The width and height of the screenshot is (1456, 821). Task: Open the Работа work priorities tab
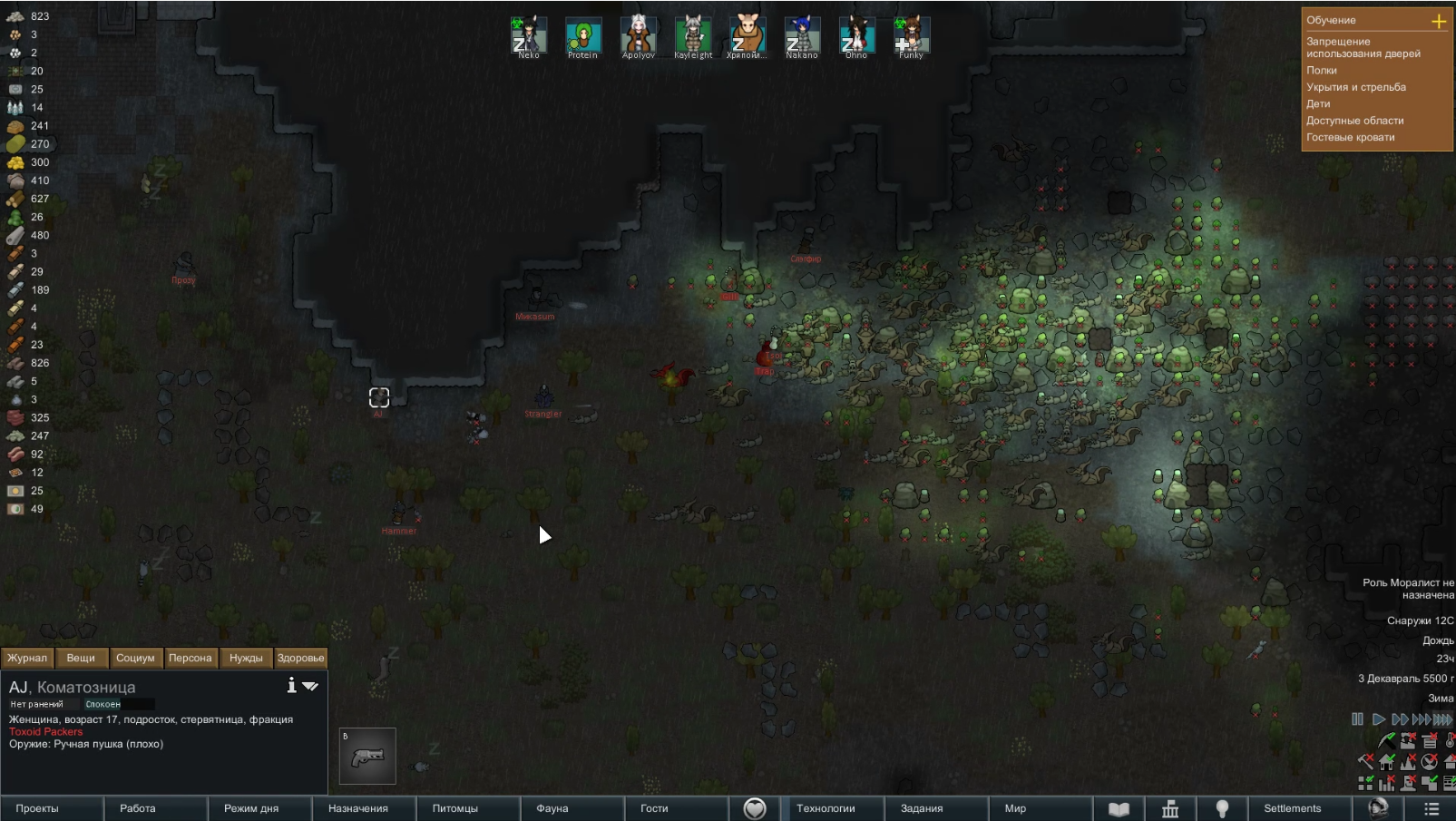pyautogui.click(x=138, y=808)
